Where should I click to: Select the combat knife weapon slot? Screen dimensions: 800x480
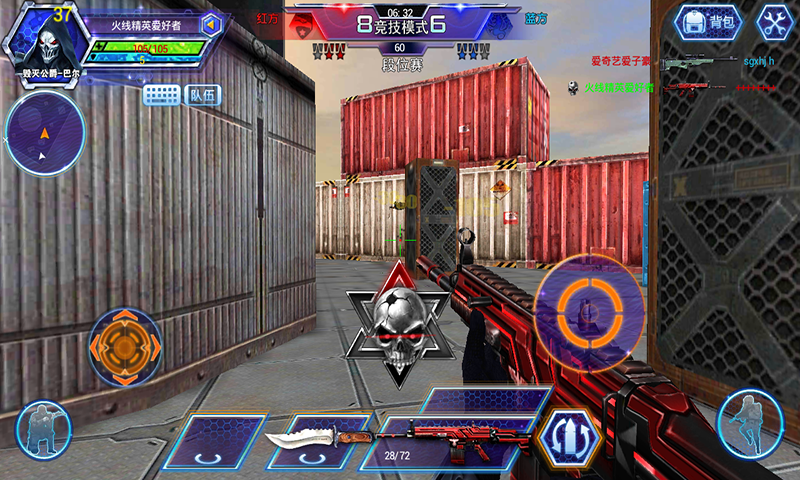tap(318, 441)
